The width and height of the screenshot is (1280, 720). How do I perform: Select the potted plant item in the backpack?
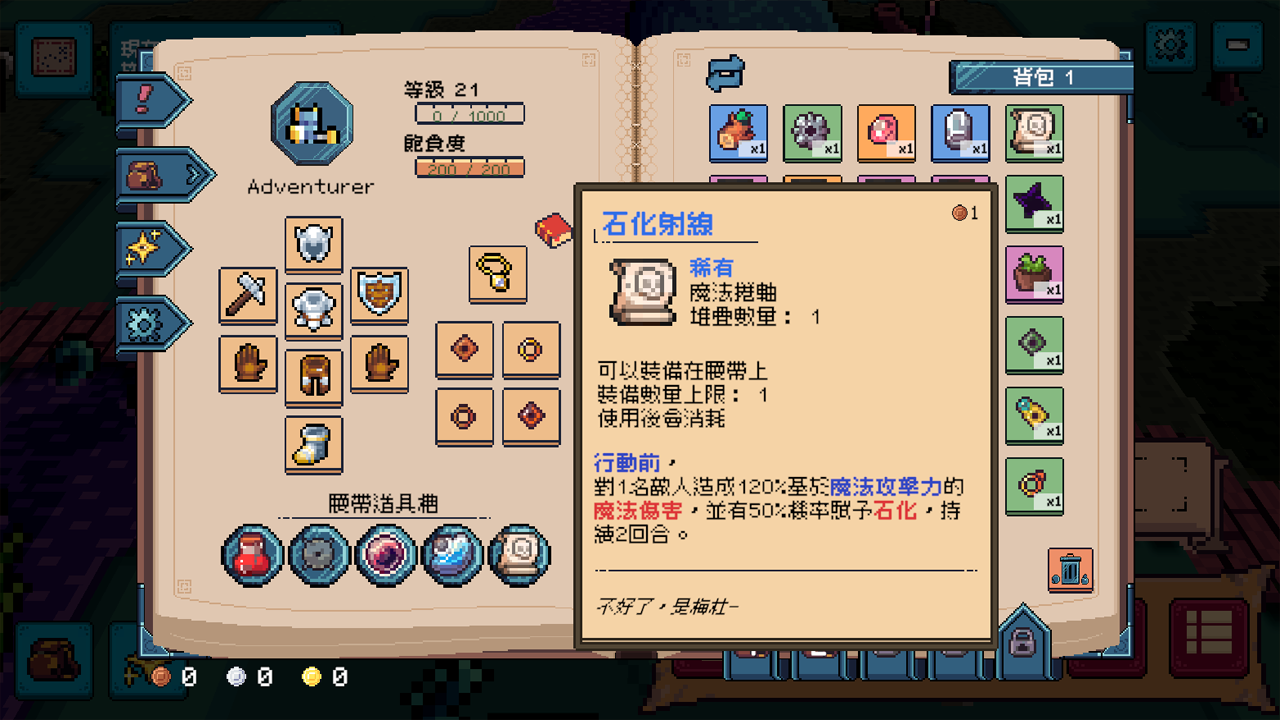coord(1034,275)
